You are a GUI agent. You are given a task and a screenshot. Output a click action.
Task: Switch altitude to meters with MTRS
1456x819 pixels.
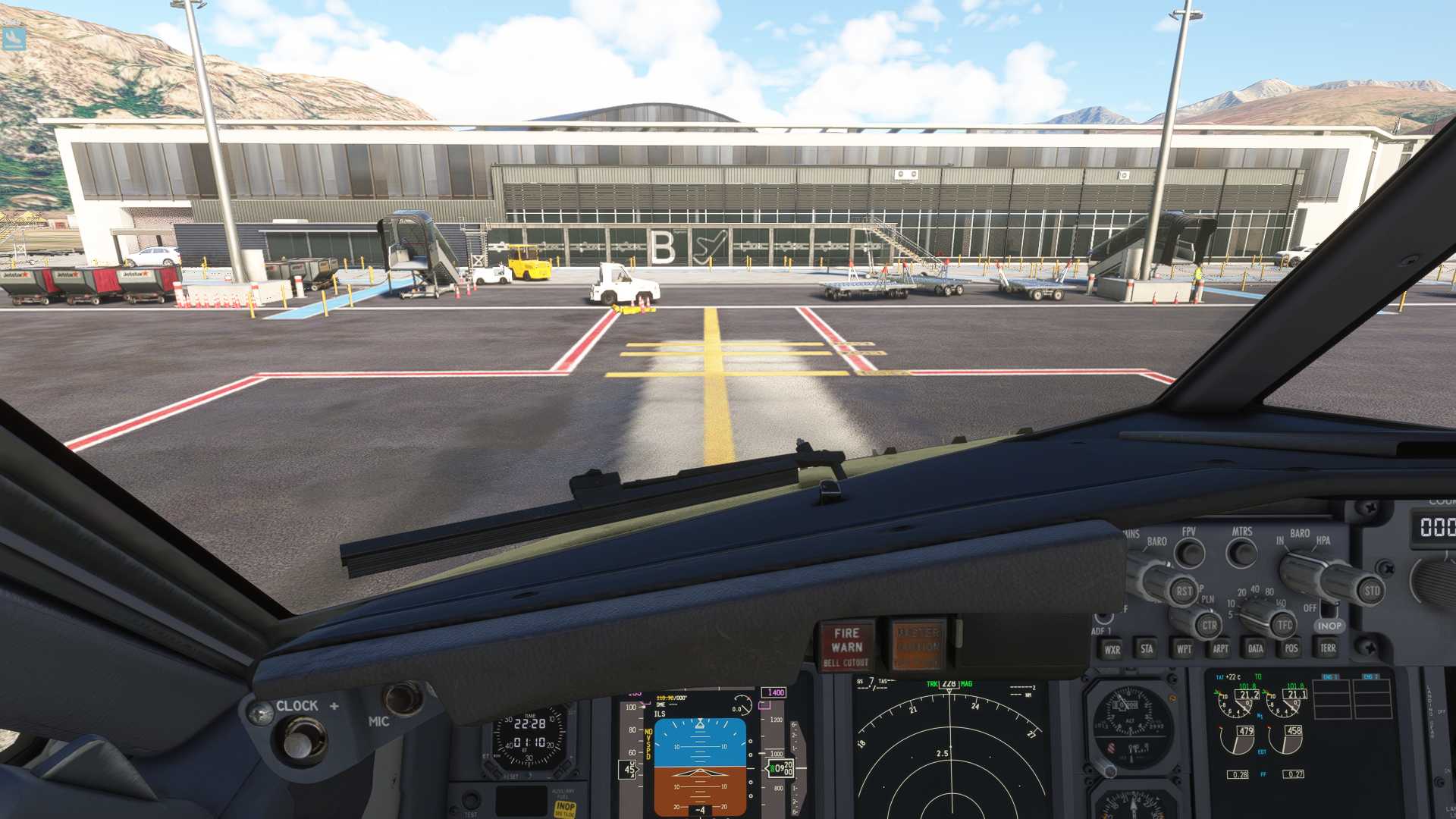[1241, 553]
